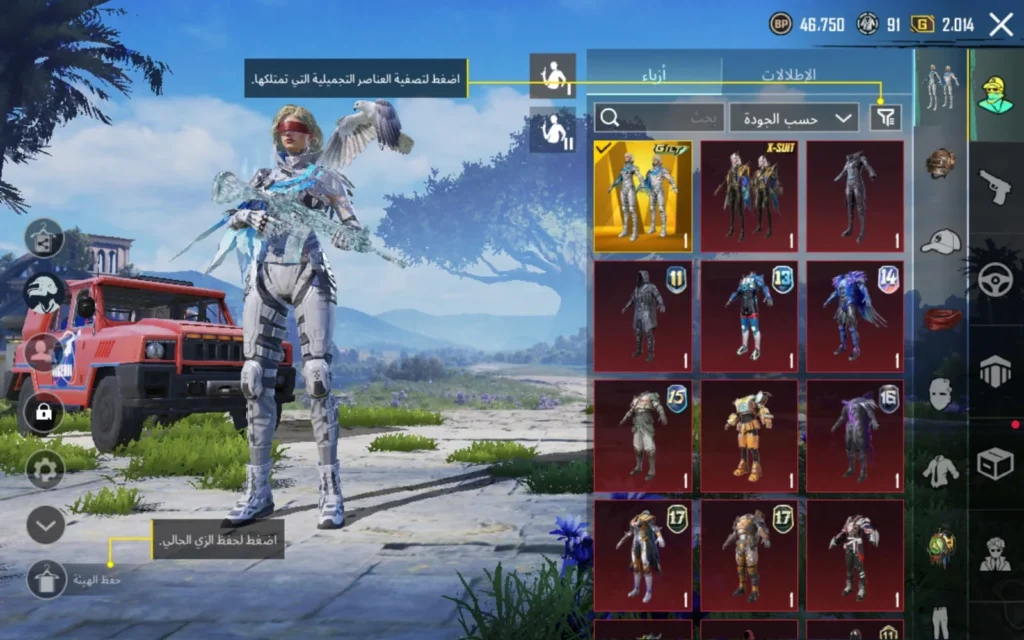Switch to the الإطلالات tab
Viewport: 1024px width, 640px height.
click(x=788, y=76)
